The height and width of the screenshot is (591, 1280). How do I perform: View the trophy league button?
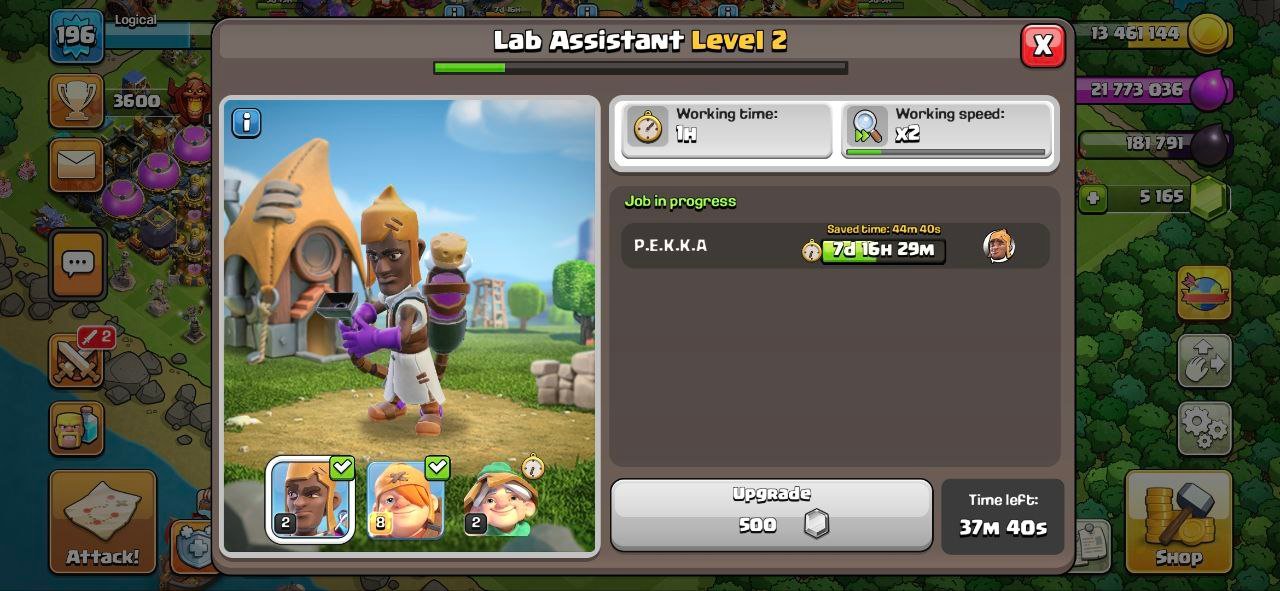pyautogui.click(x=76, y=100)
